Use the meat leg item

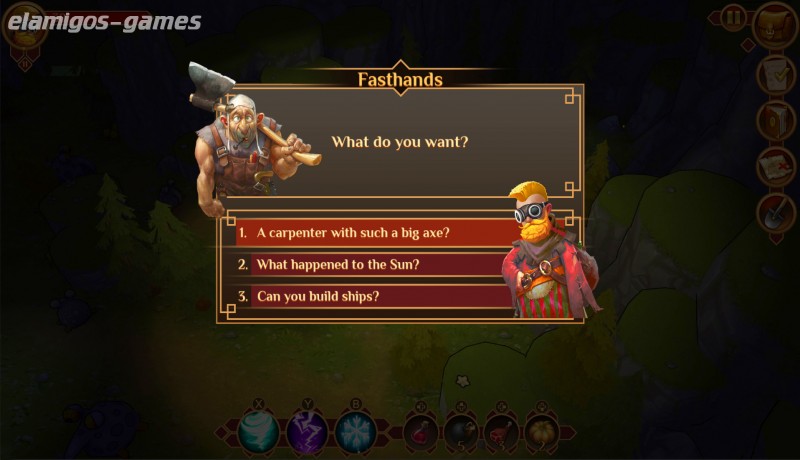[501, 432]
